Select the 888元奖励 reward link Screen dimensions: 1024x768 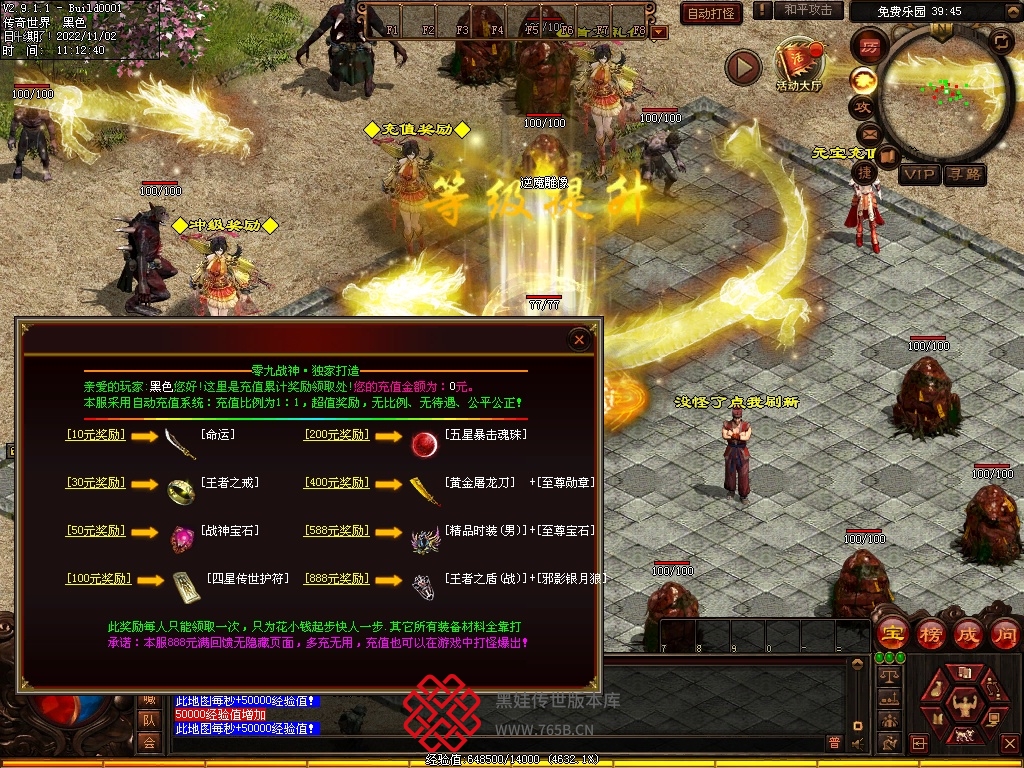(336, 579)
